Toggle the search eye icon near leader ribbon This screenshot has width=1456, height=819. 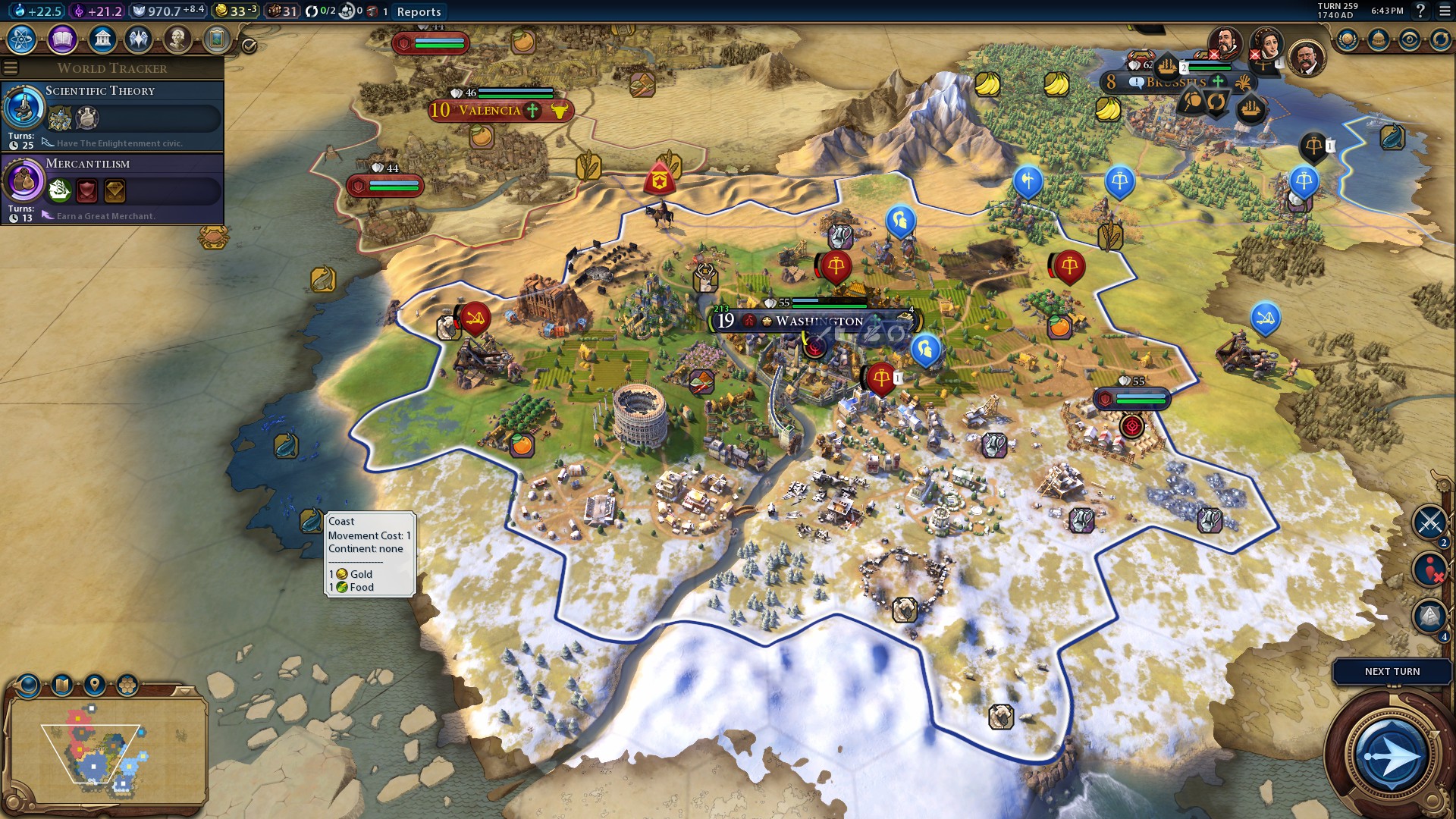coord(1410,39)
